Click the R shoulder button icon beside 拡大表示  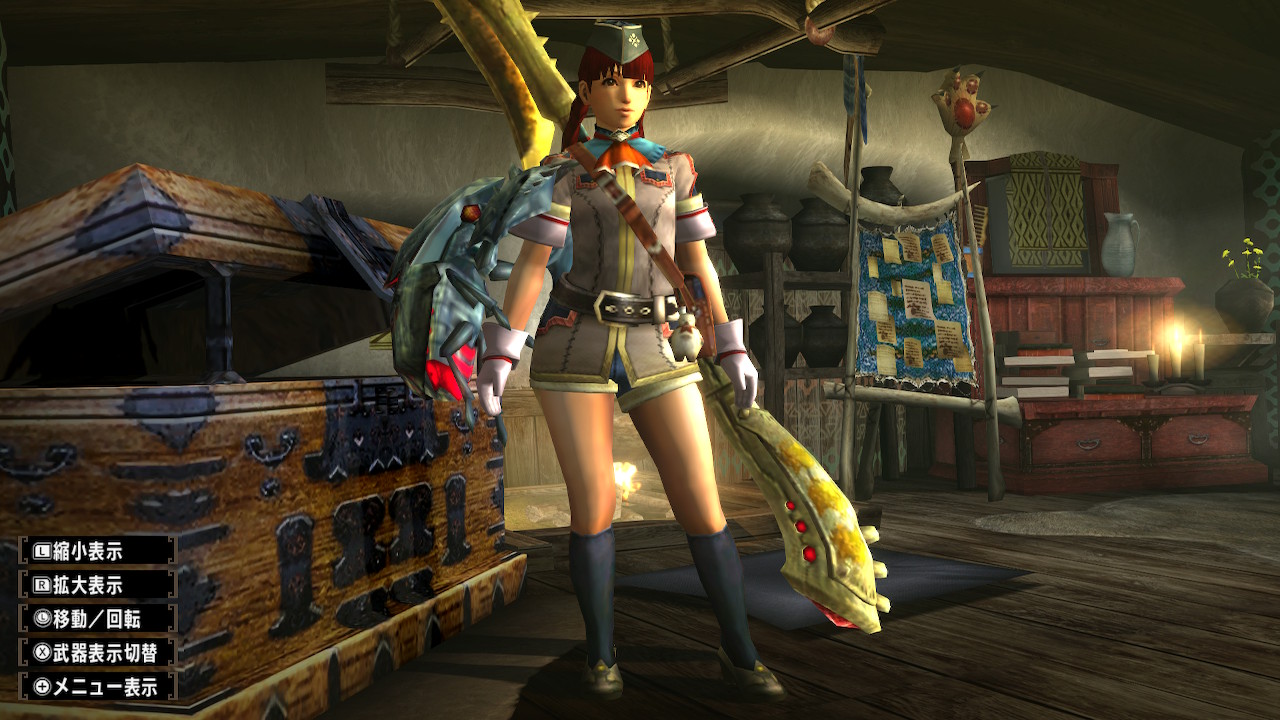point(43,584)
